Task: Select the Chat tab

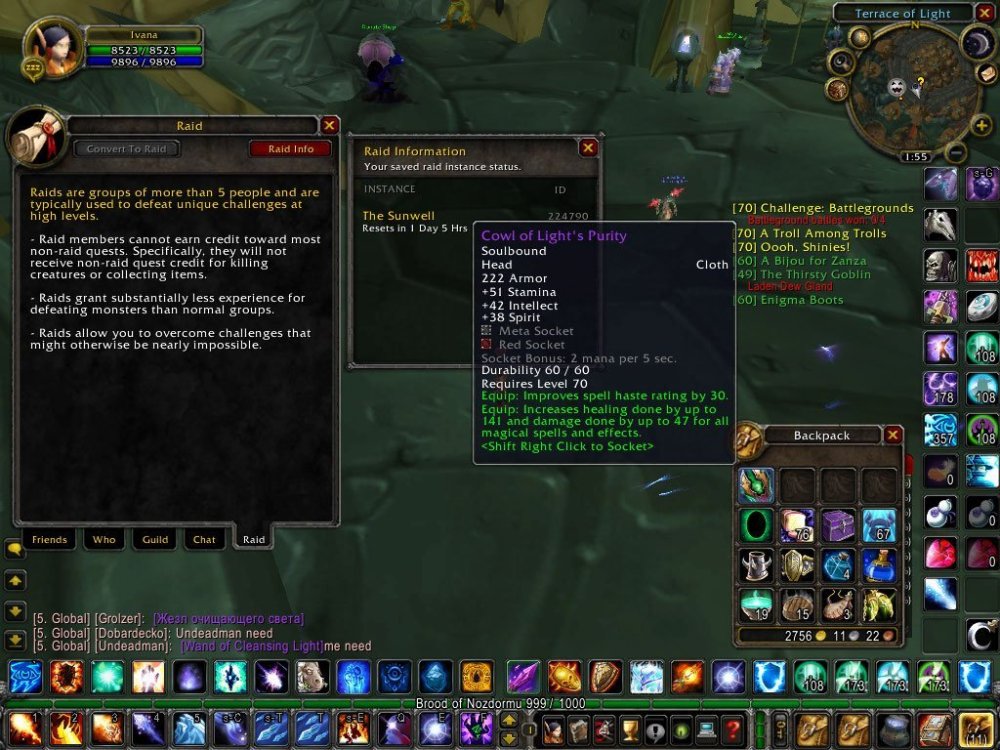Action: (x=204, y=540)
